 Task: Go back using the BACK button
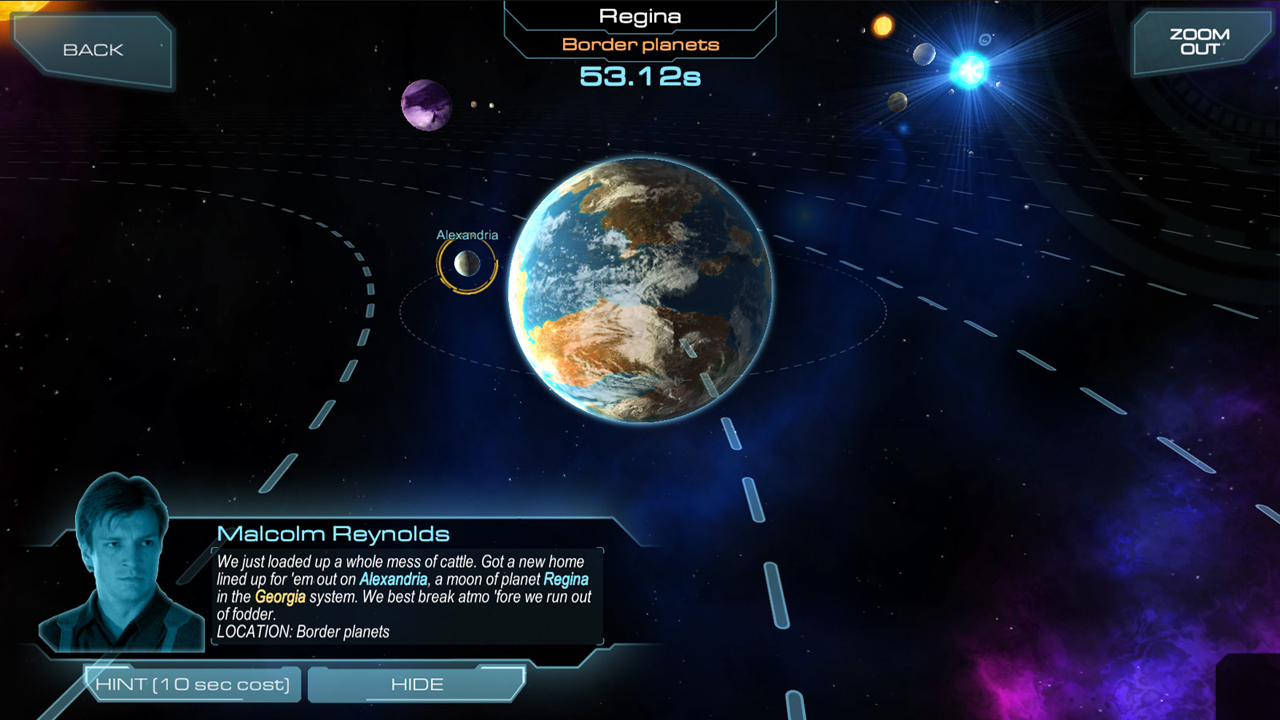[x=92, y=49]
